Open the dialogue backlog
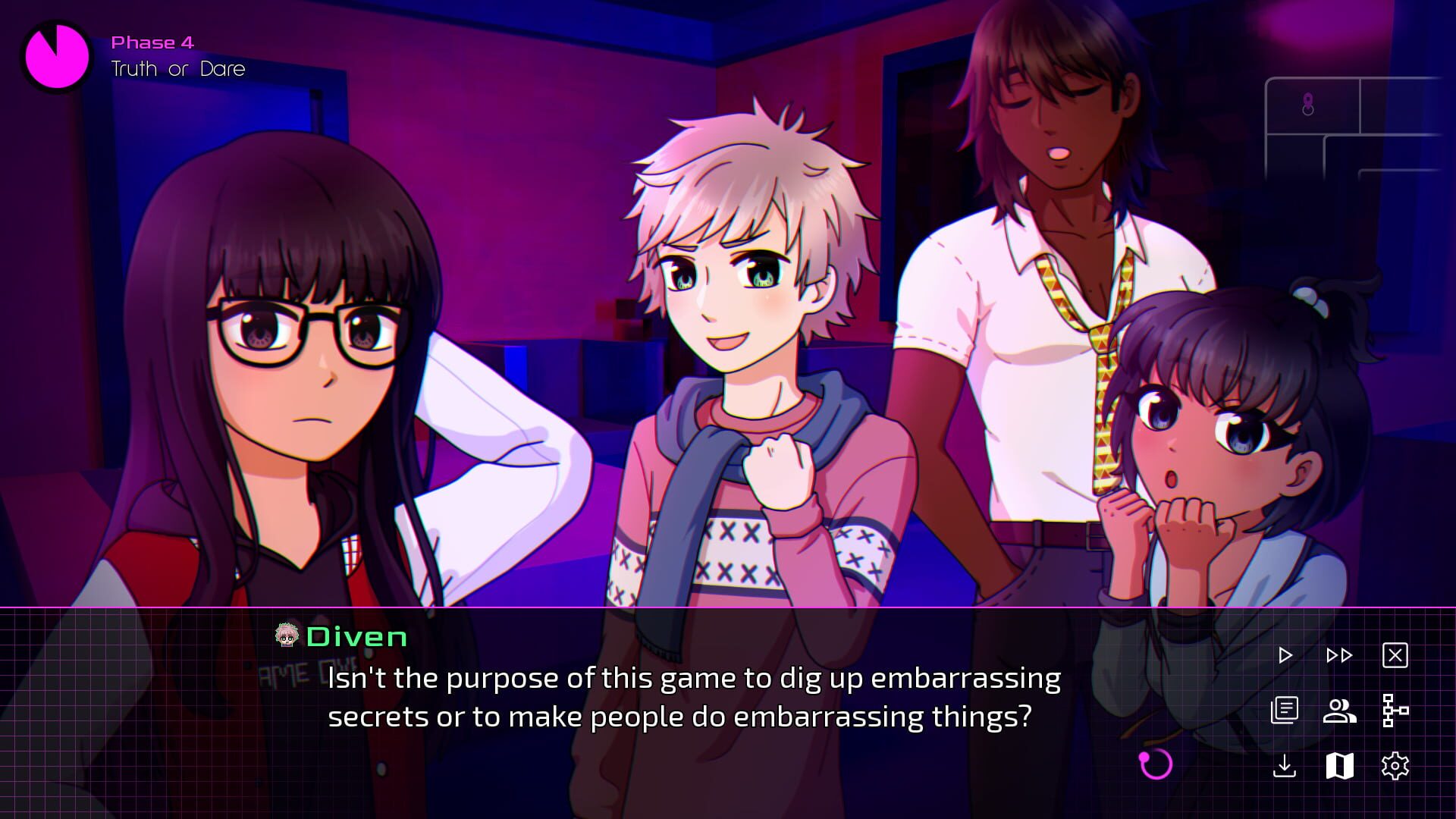The width and height of the screenshot is (1456, 819). [1285, 711]
